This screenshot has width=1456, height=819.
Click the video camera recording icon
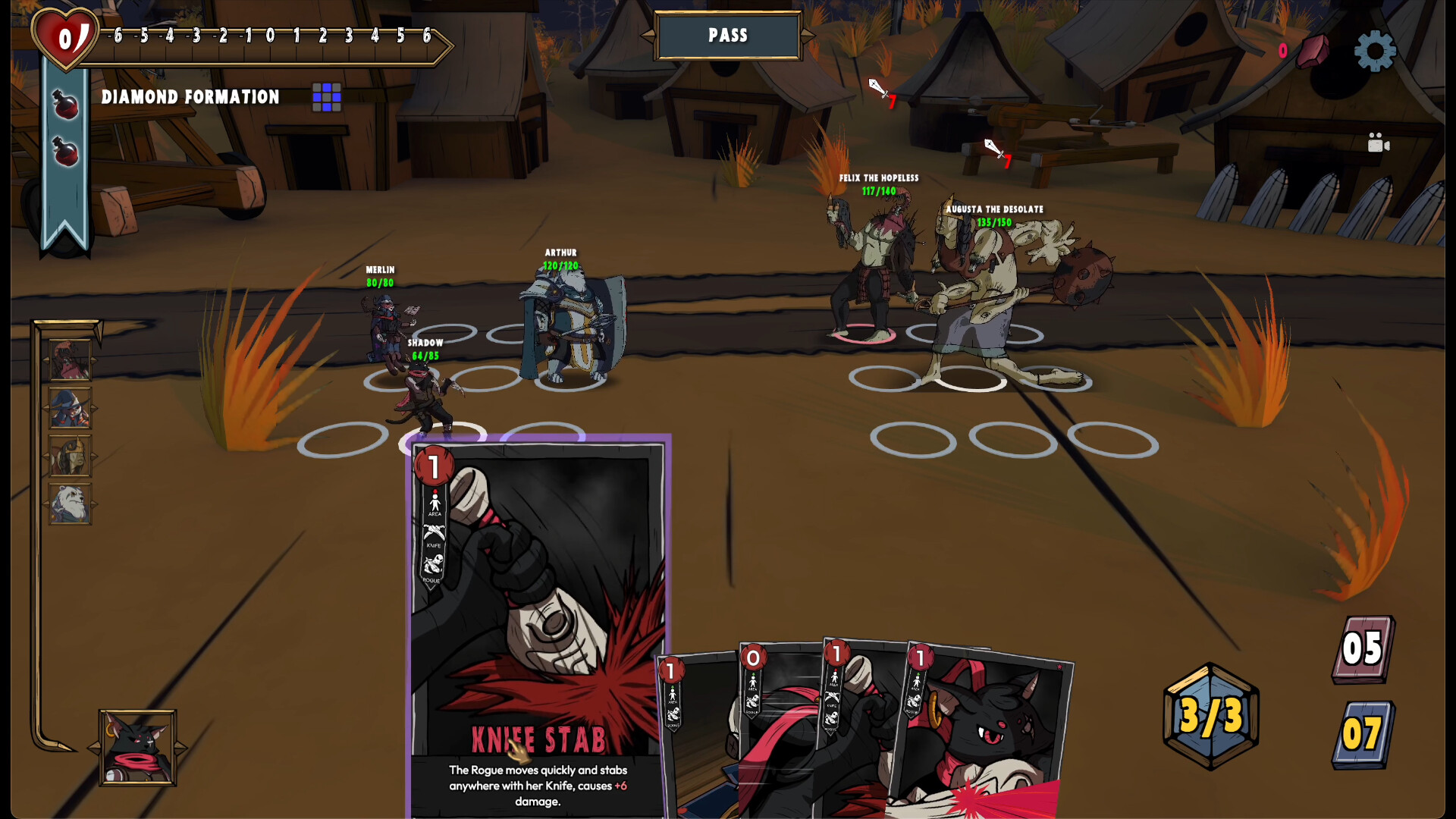(x=1379, y=143)
